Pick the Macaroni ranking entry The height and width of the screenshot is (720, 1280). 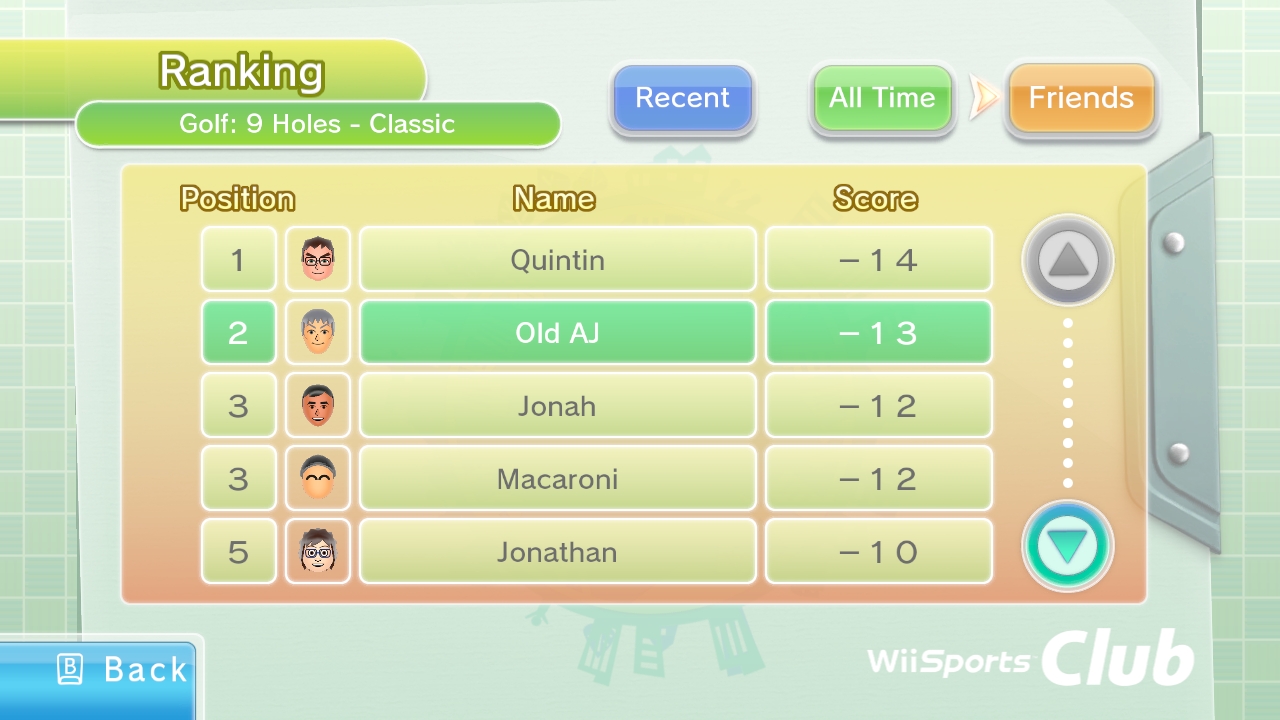click(557, 479)
